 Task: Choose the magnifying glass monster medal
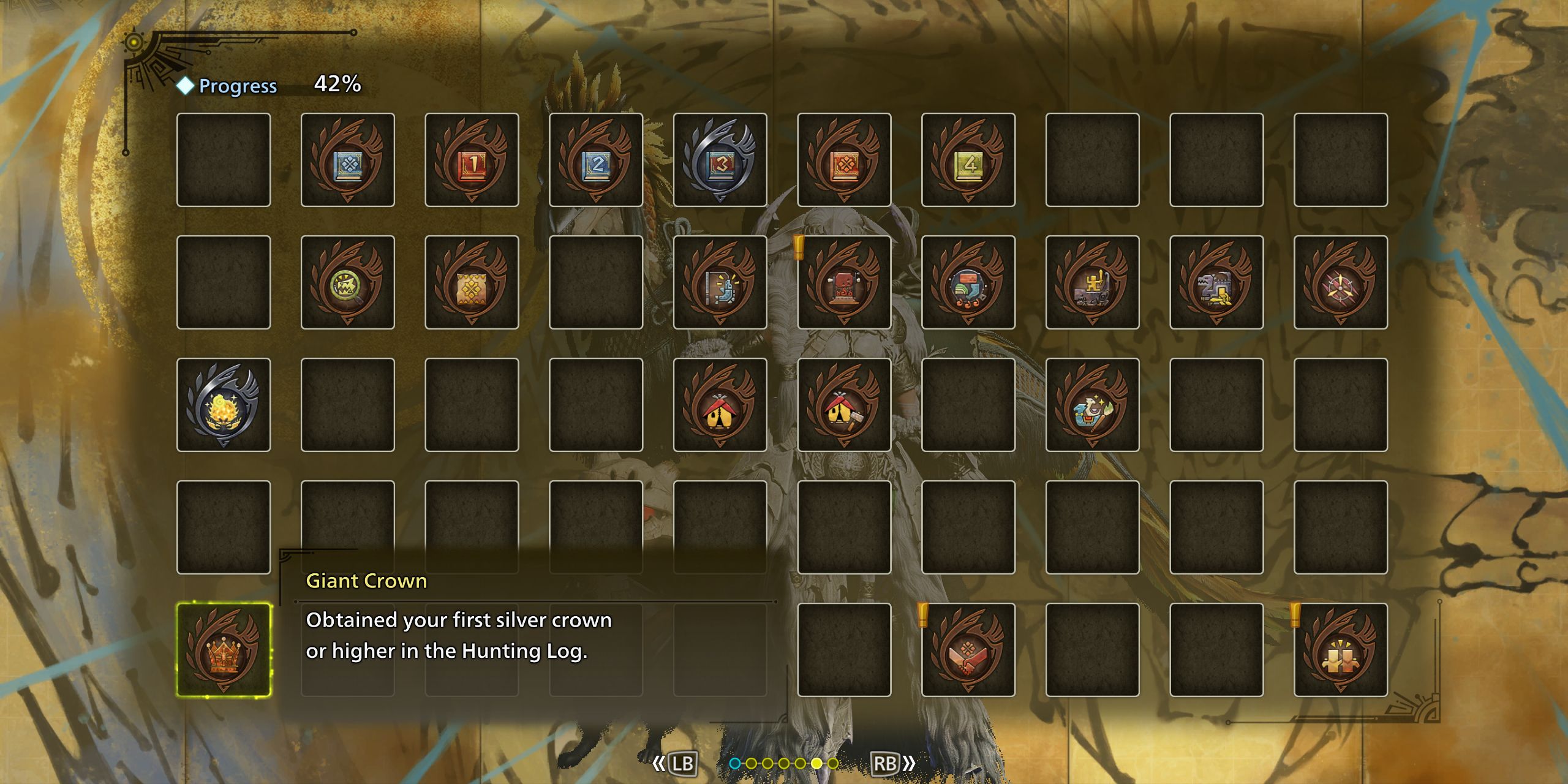coord(348,282)
